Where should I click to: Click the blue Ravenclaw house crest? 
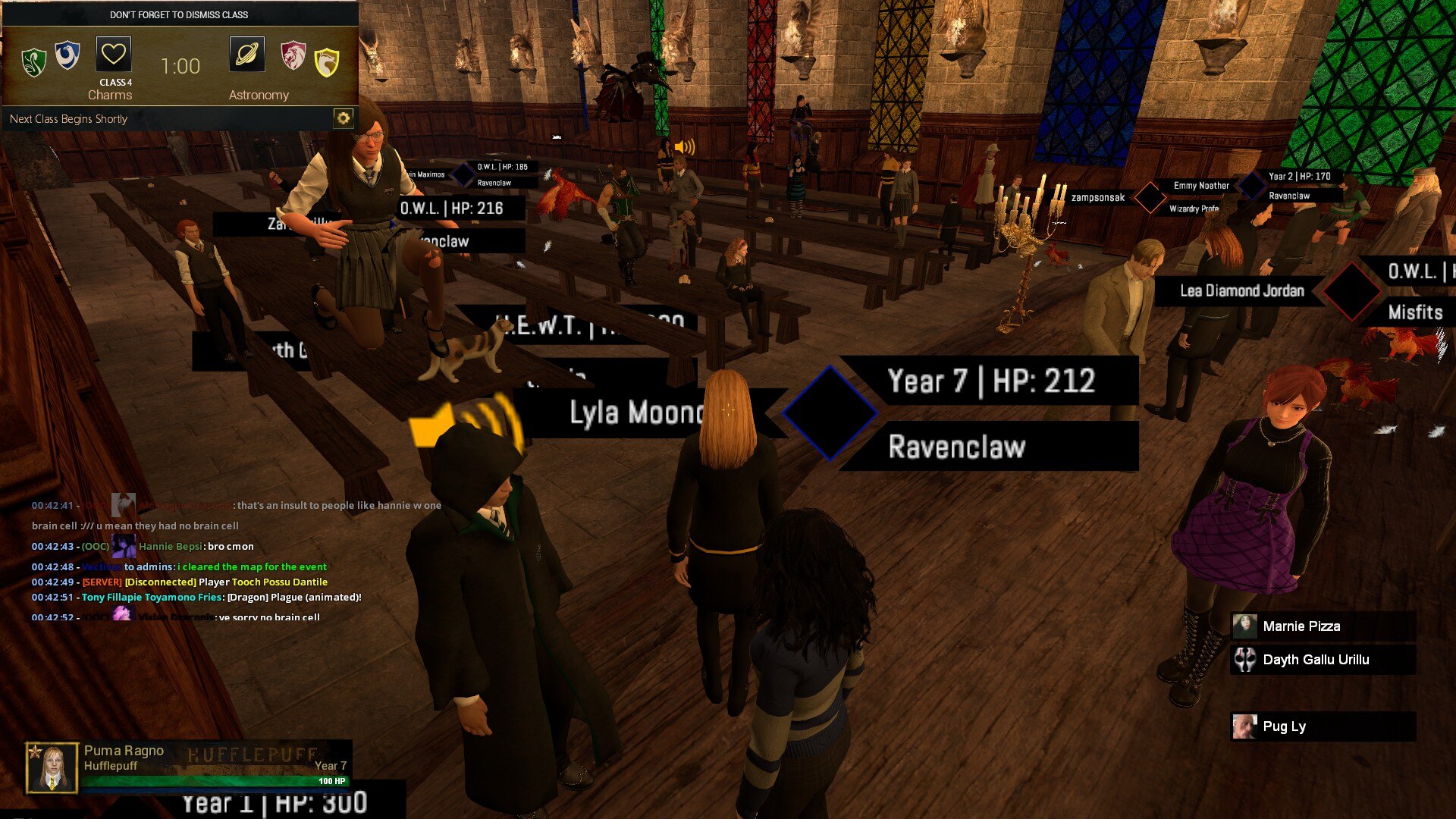click(x=67, y=56)
